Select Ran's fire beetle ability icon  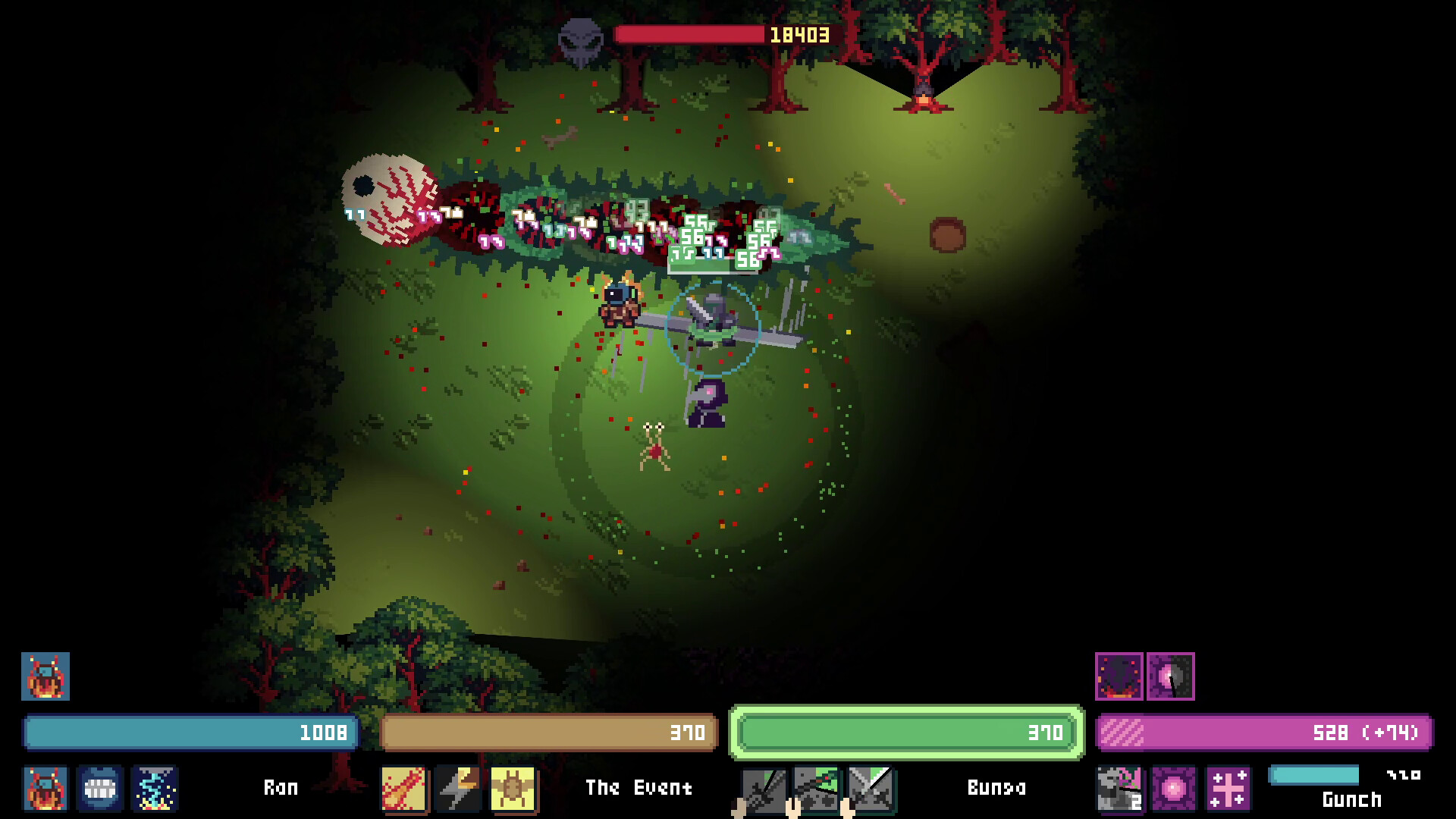(x=45, y=790)
